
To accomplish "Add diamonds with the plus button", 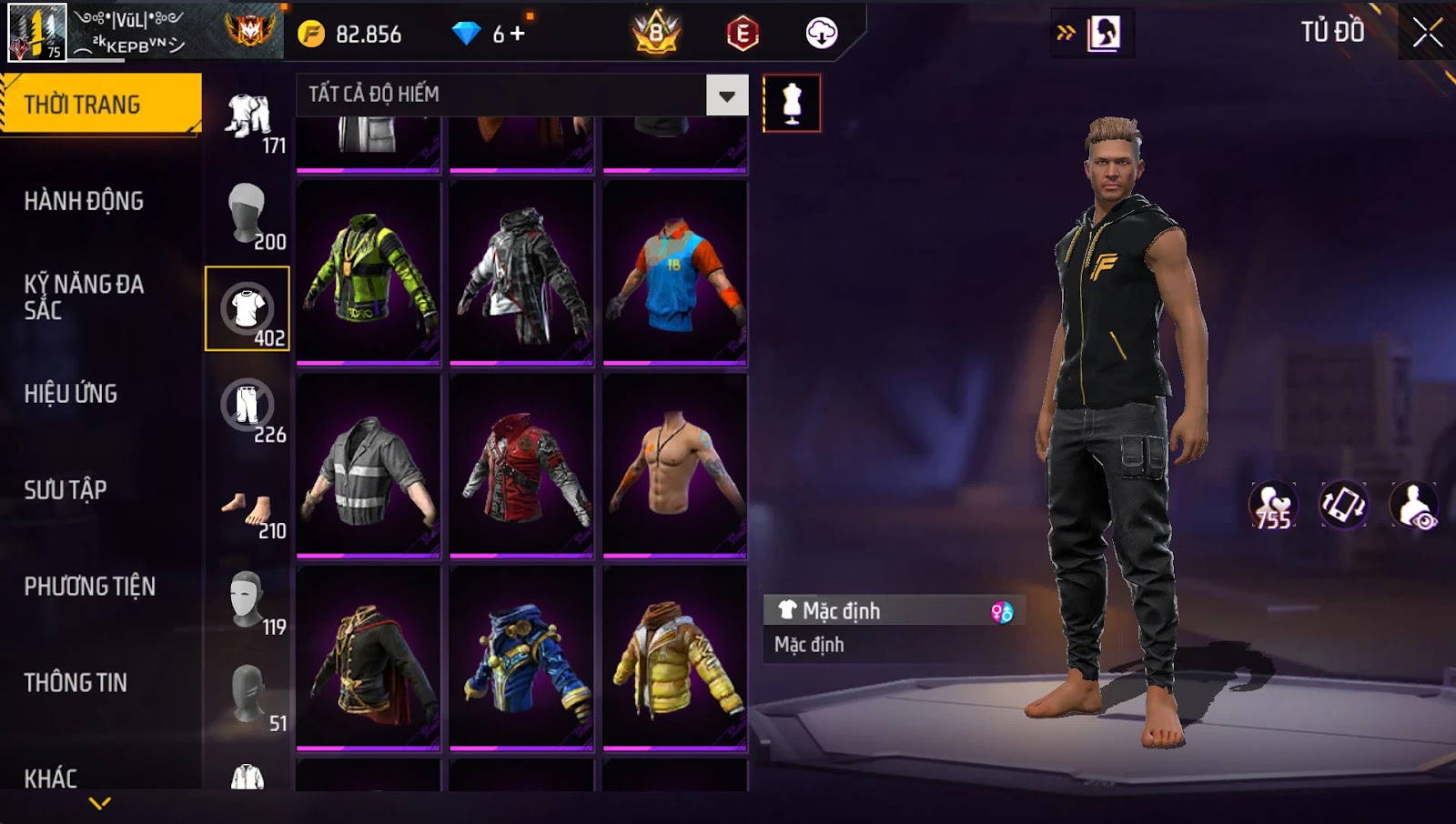I will click(x=518, y=34).
